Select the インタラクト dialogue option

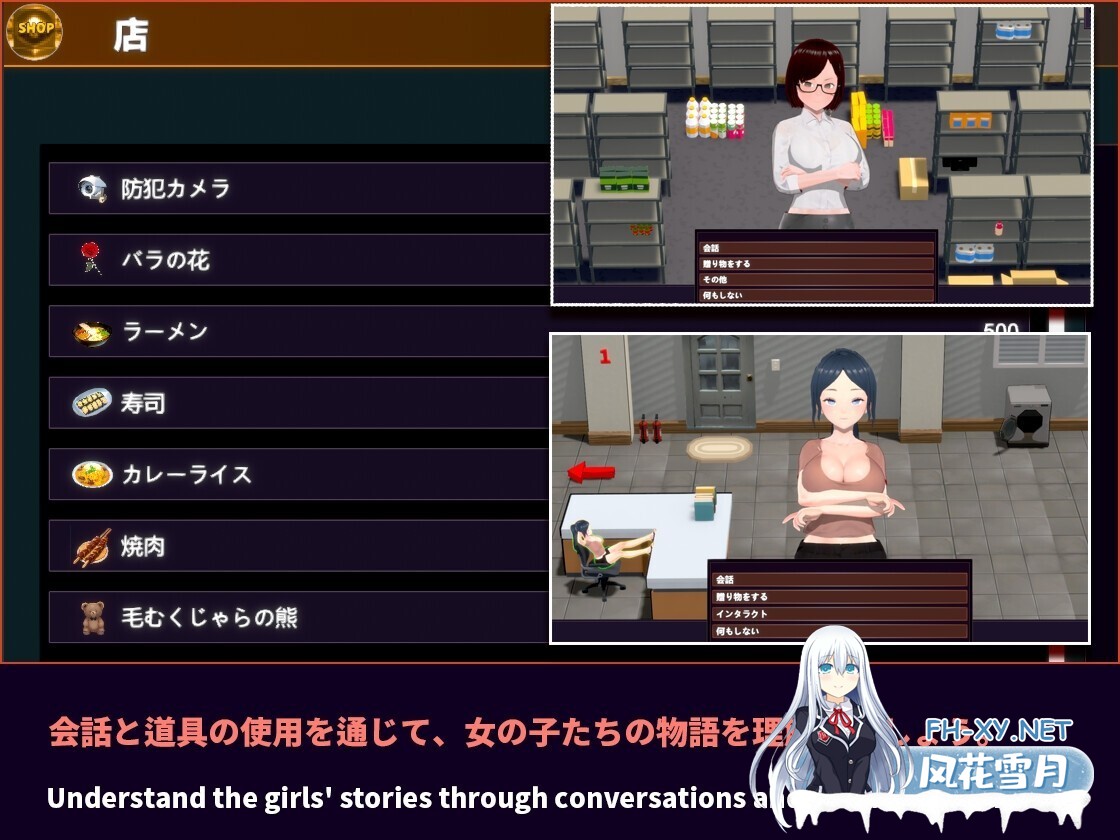(x=839, y=614)
